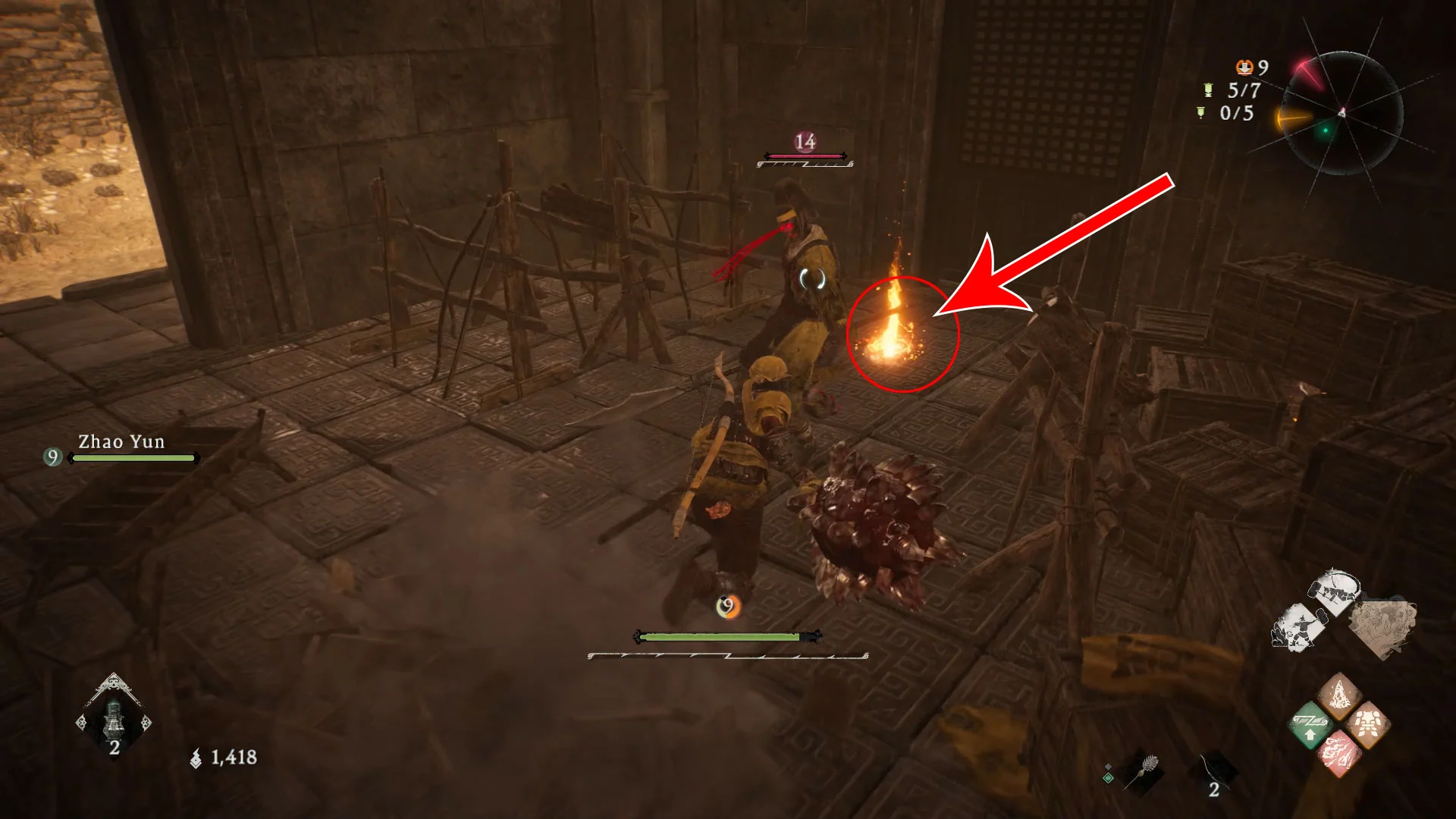Viewport: 1456px width, 819px height.
Task: Cast the green upward-arrow buff spell
Action: pyautogui.click(x=1310, y=726)
